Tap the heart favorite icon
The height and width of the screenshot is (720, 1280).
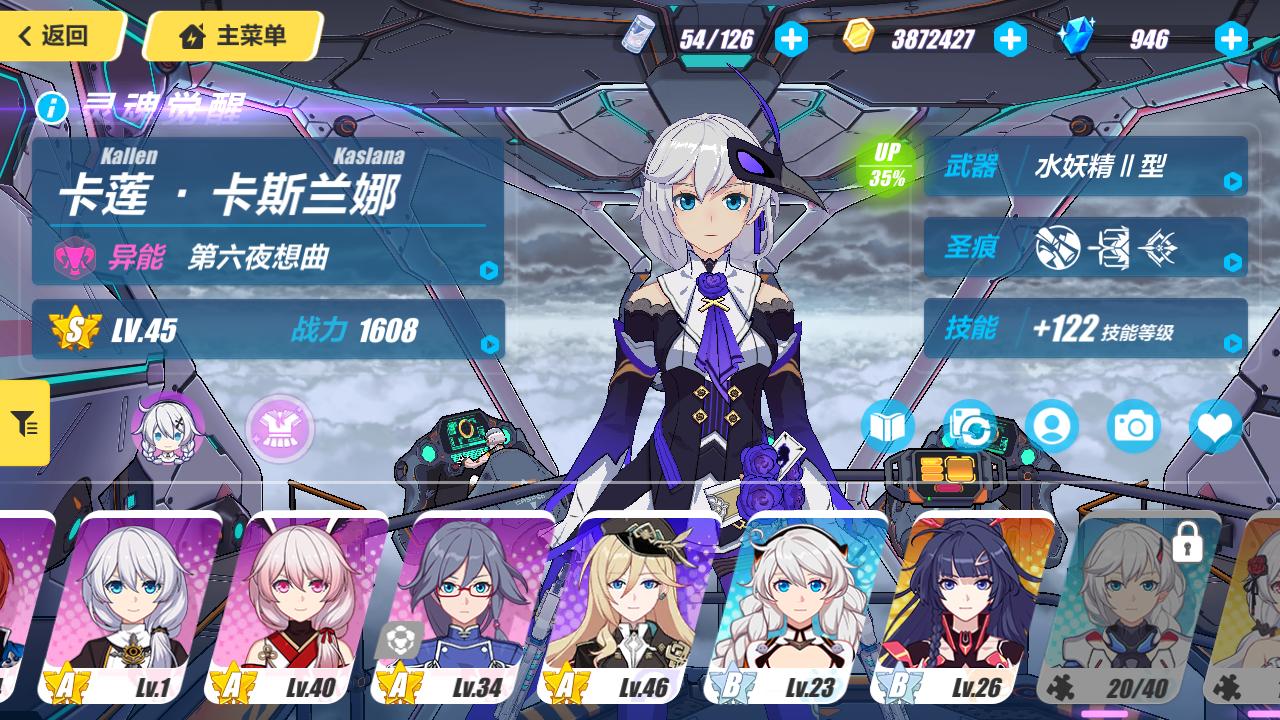[1215, 427]
